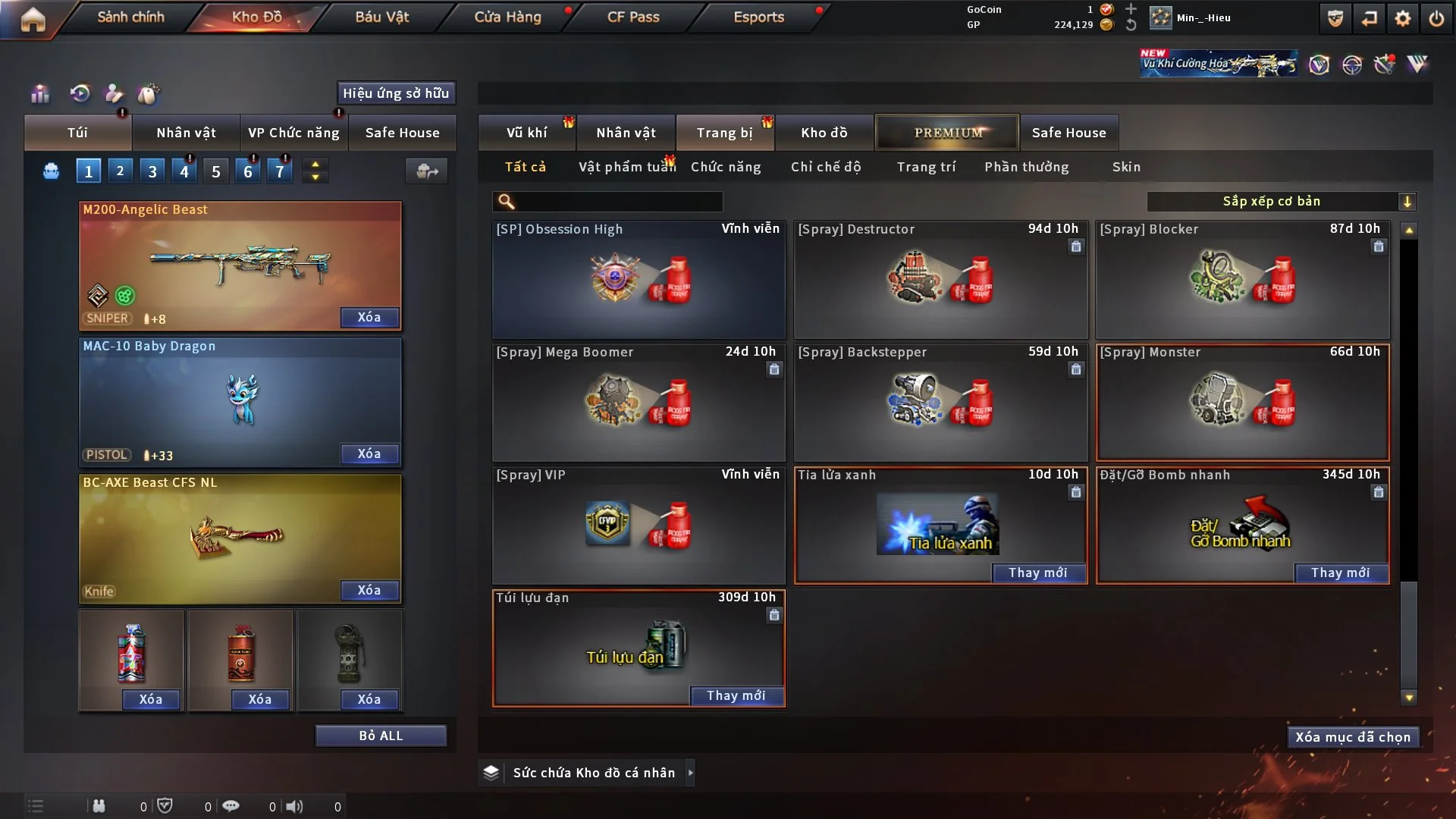
Task: Click Thay mới on Túi lựu đạn
Action: click(736, 696)
